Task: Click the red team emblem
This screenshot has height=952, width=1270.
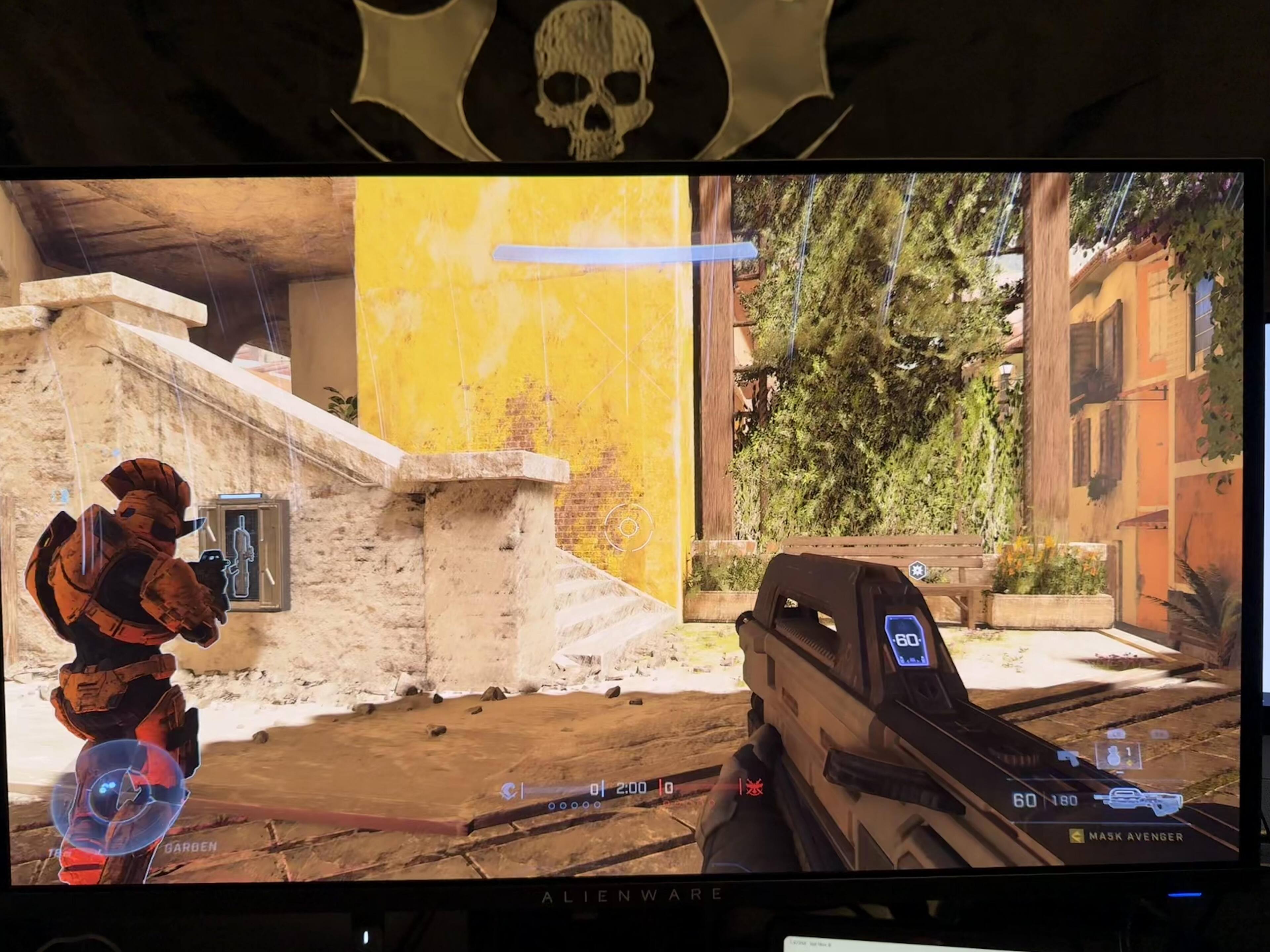Action: coord(752,788)
